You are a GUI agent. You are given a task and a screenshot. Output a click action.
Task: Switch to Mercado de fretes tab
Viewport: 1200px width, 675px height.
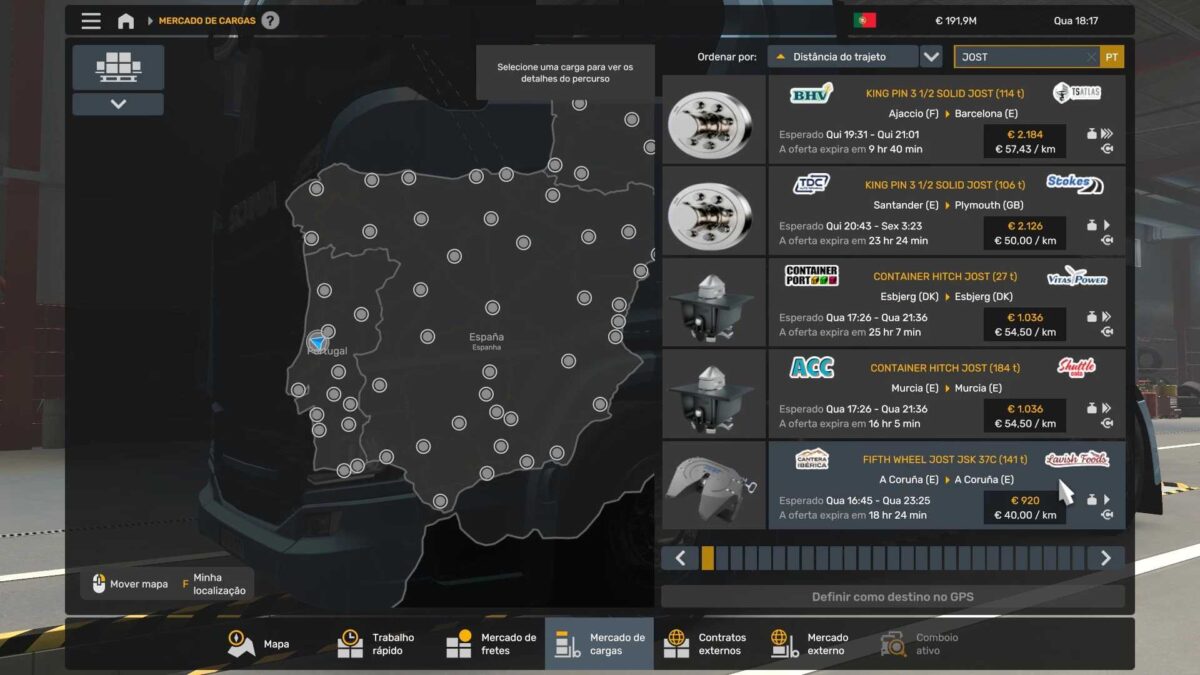click(491, 644)
